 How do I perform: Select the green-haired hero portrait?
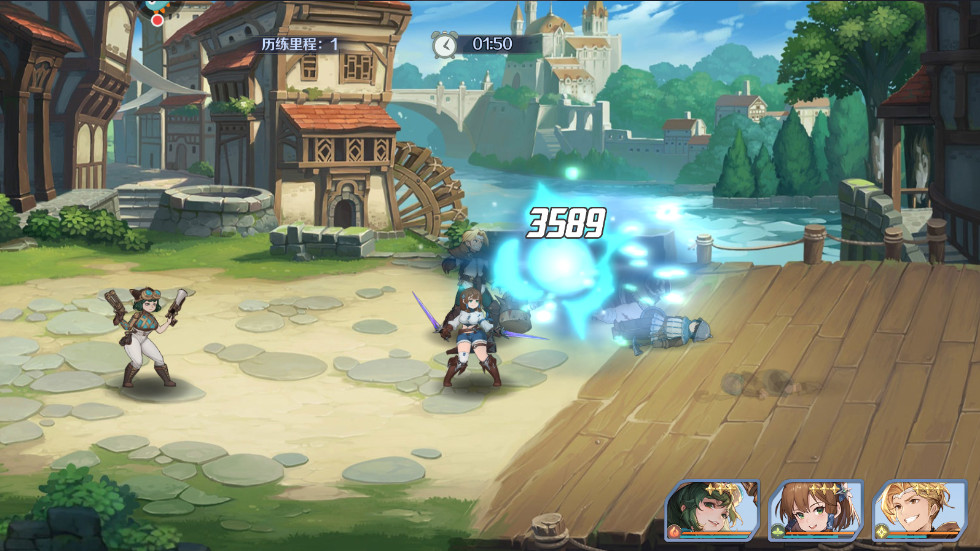(712, 511)
